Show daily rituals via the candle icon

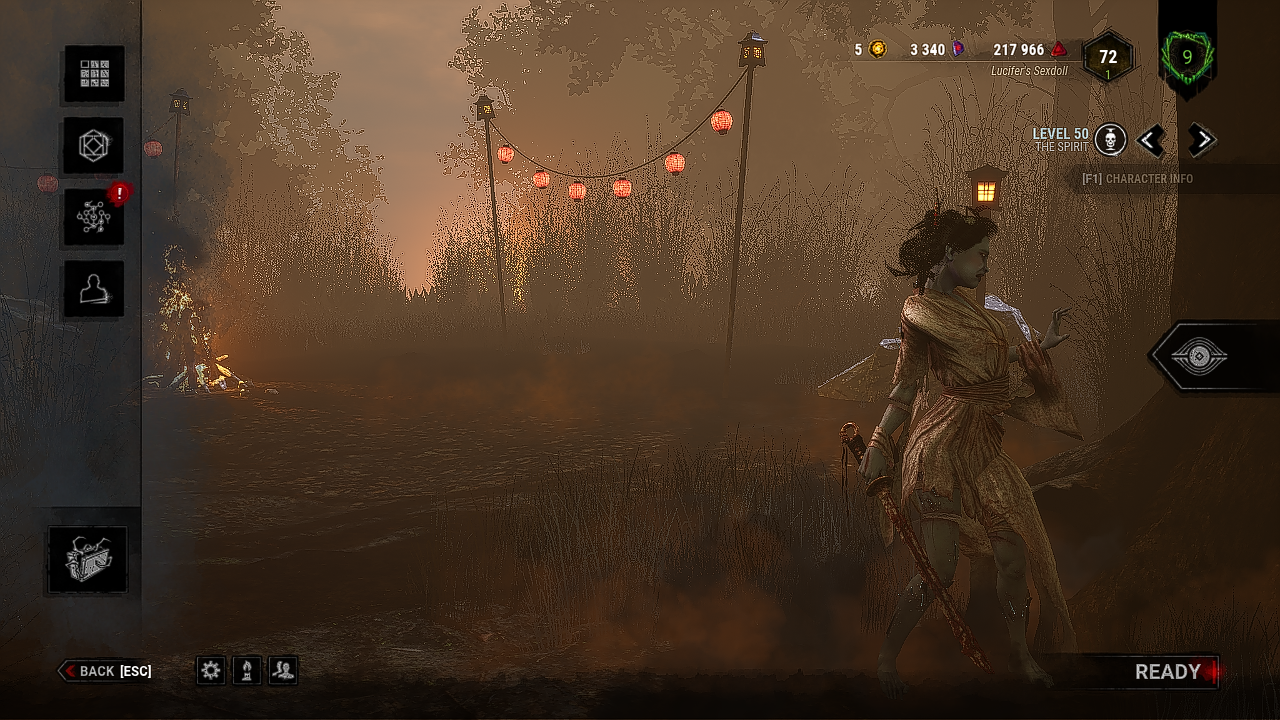pyautogui.click(x=247, y=670)
